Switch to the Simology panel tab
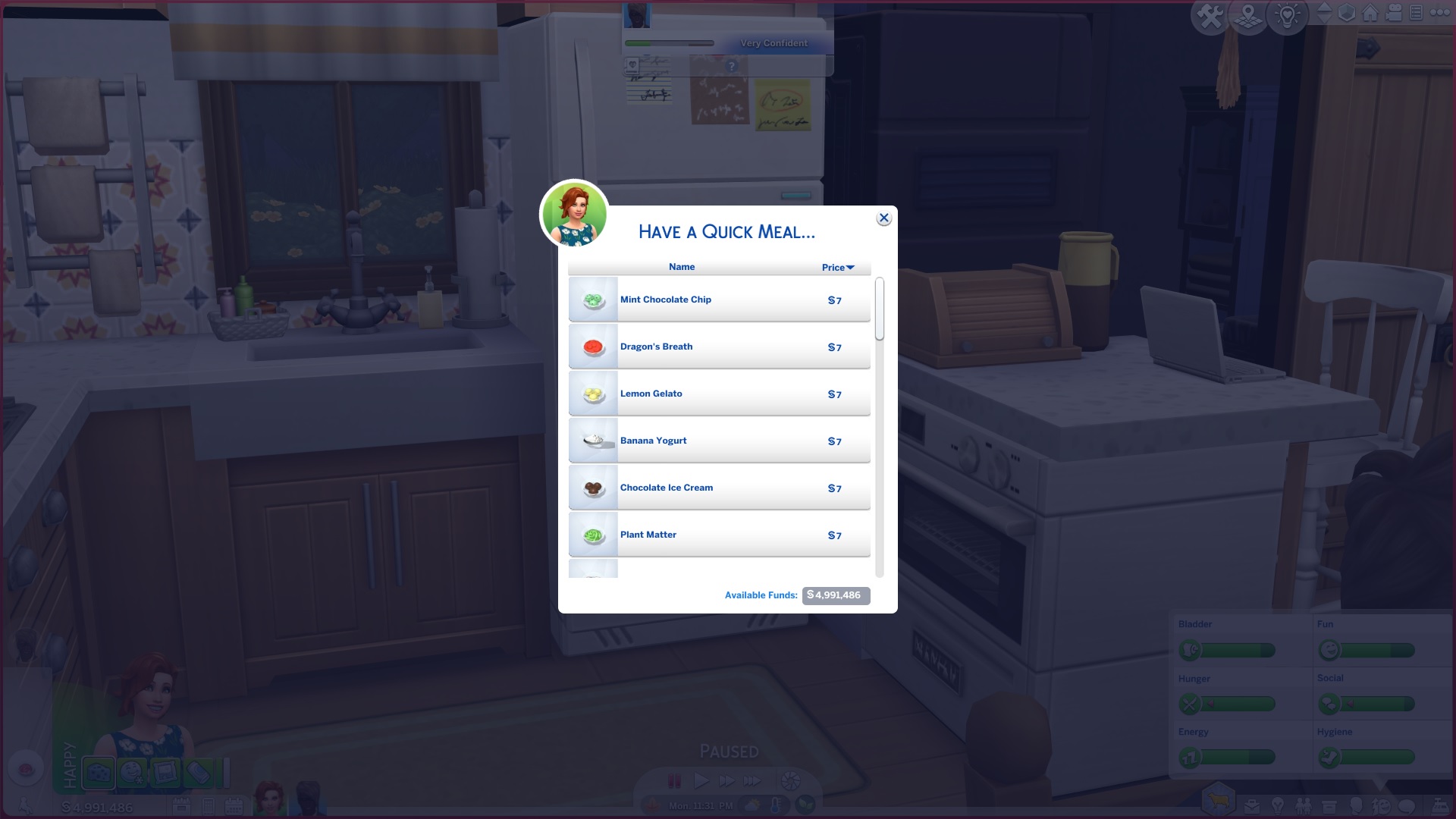 pyautogui.click(x=1357, y=805)
